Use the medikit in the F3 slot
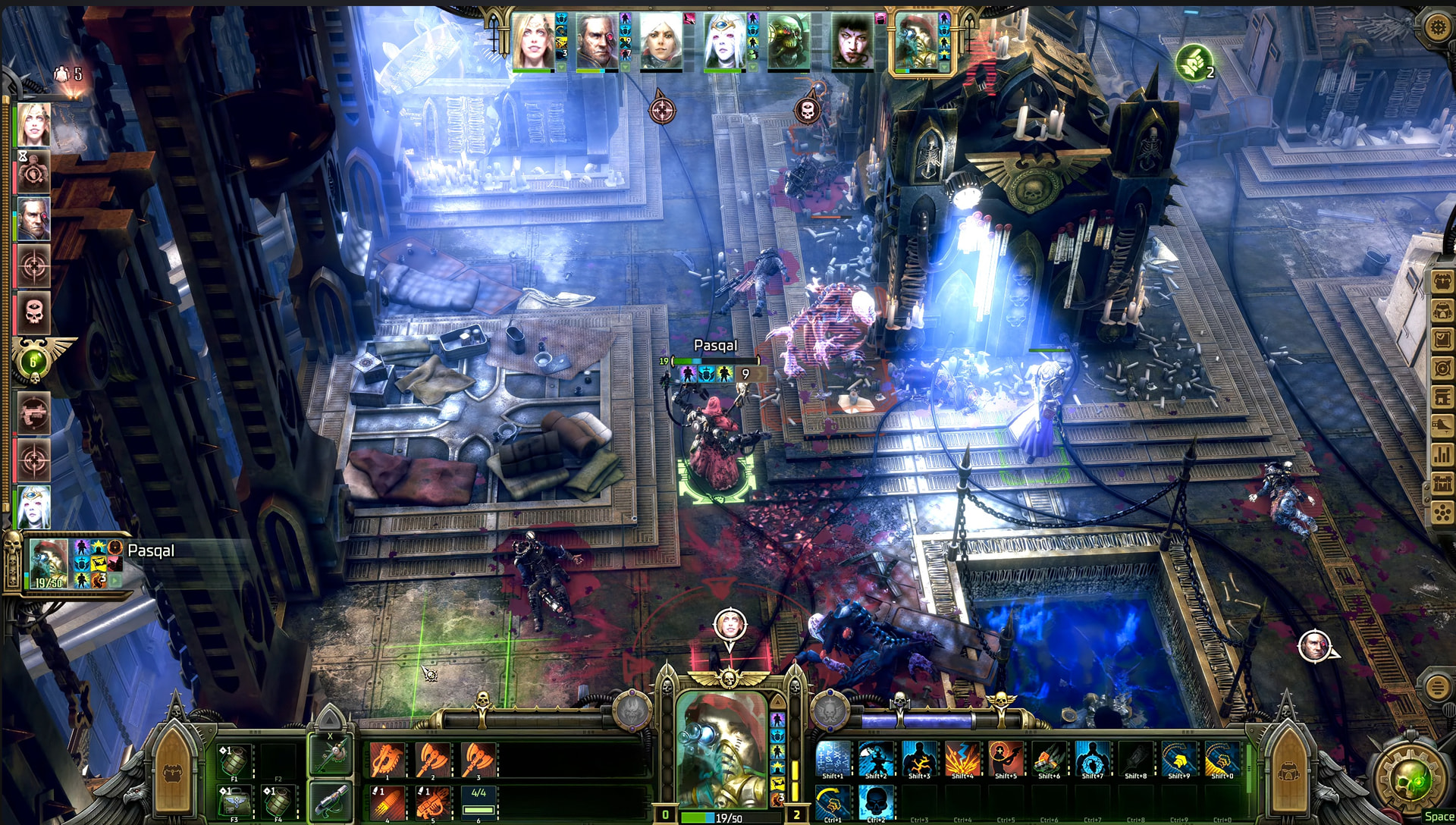 point(234,802)
